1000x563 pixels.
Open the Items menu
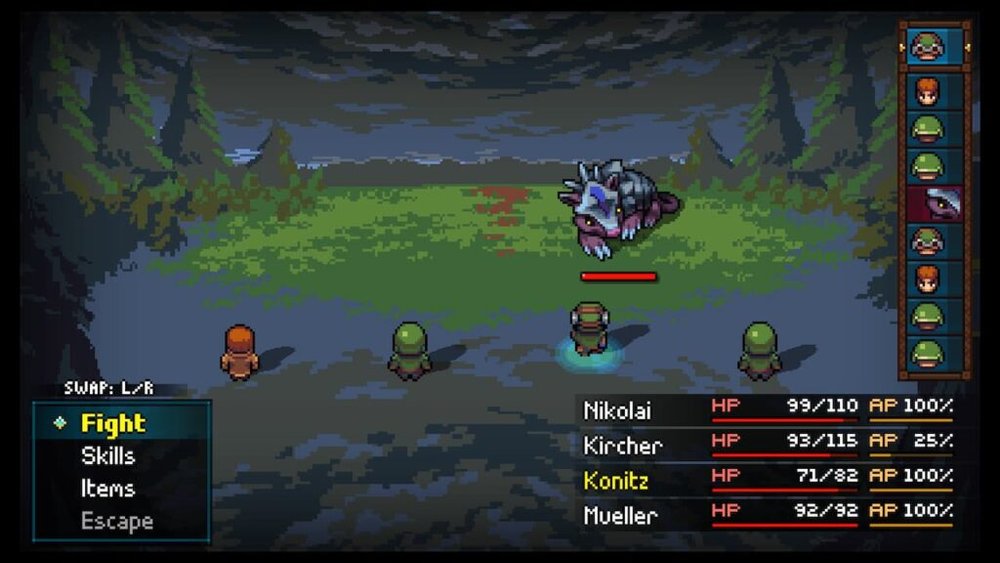tap(107, 489)
